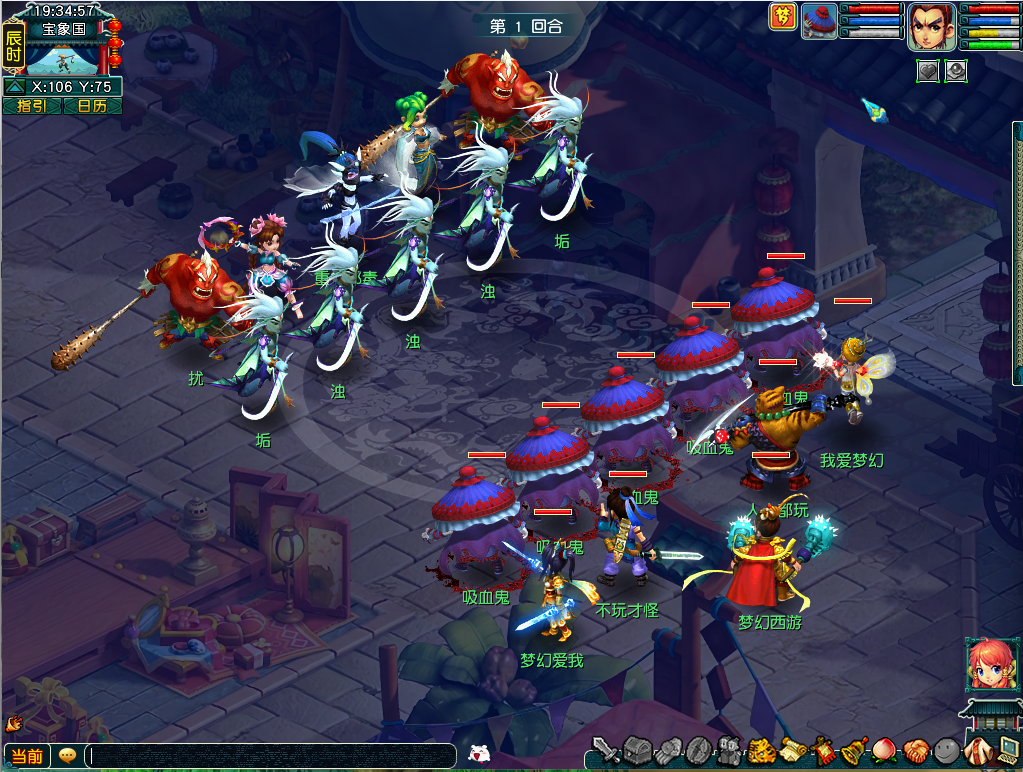
Task: Click the red-haired girl portrait
Action: coord(991,665)
